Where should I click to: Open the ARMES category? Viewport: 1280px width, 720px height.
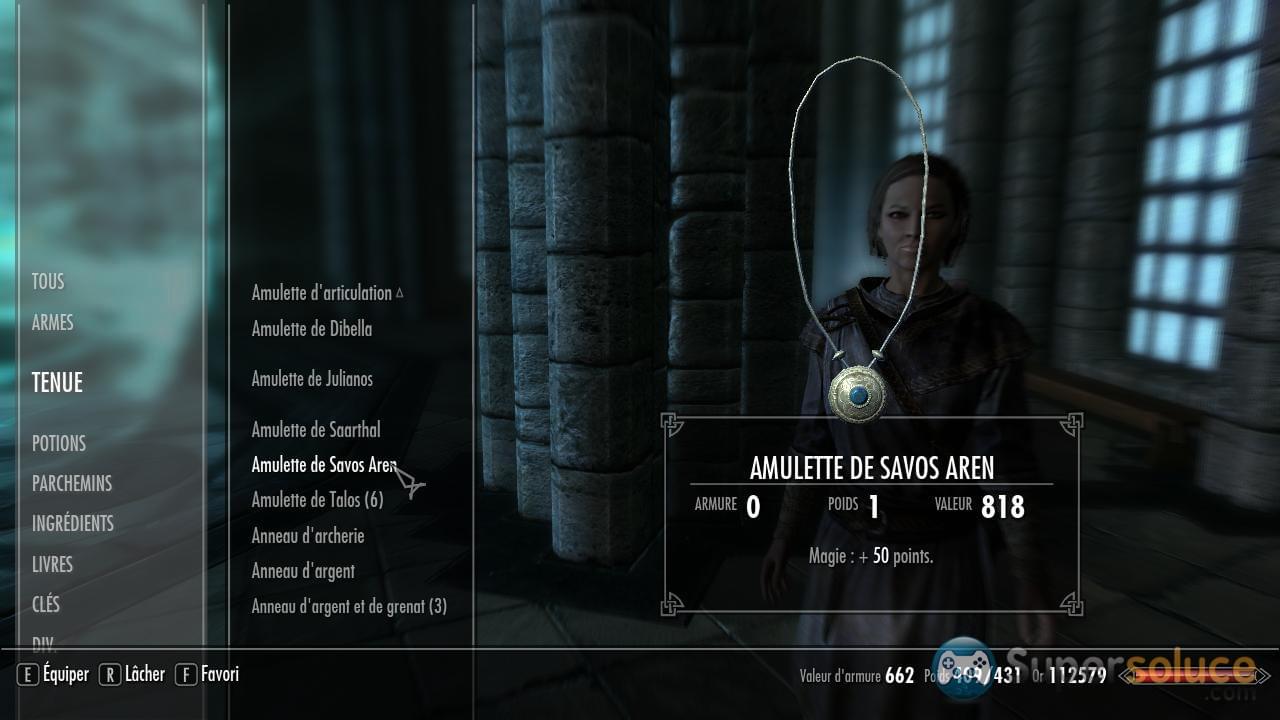coord(52,323)
